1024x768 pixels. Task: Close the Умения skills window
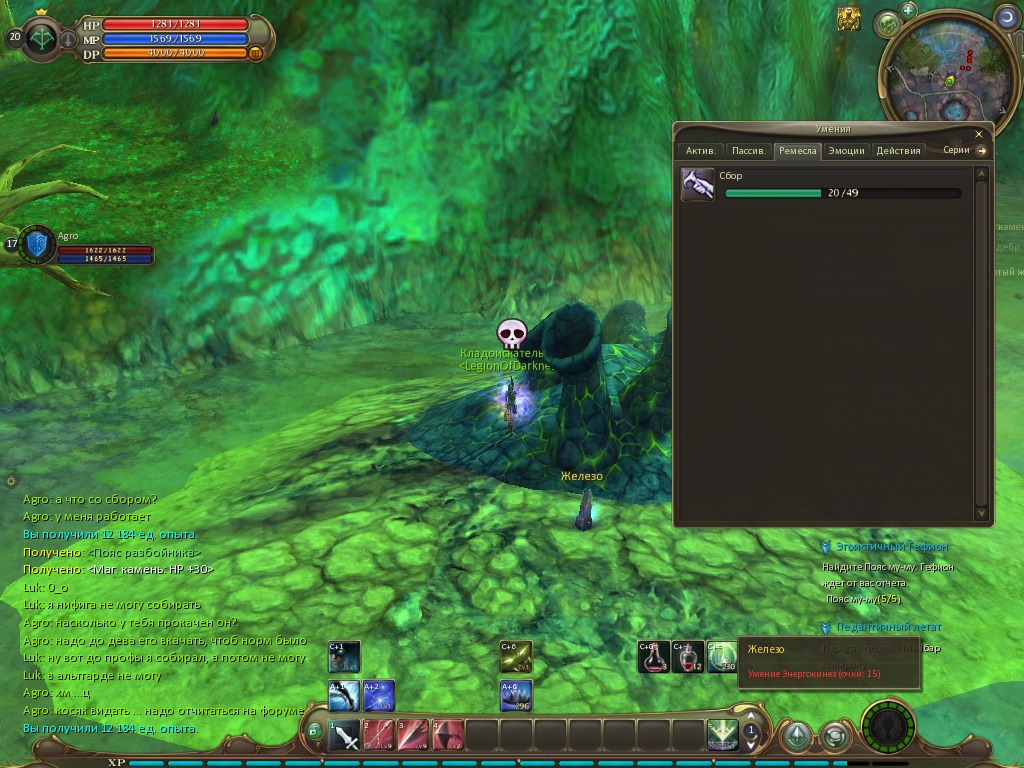click(979, 133)
